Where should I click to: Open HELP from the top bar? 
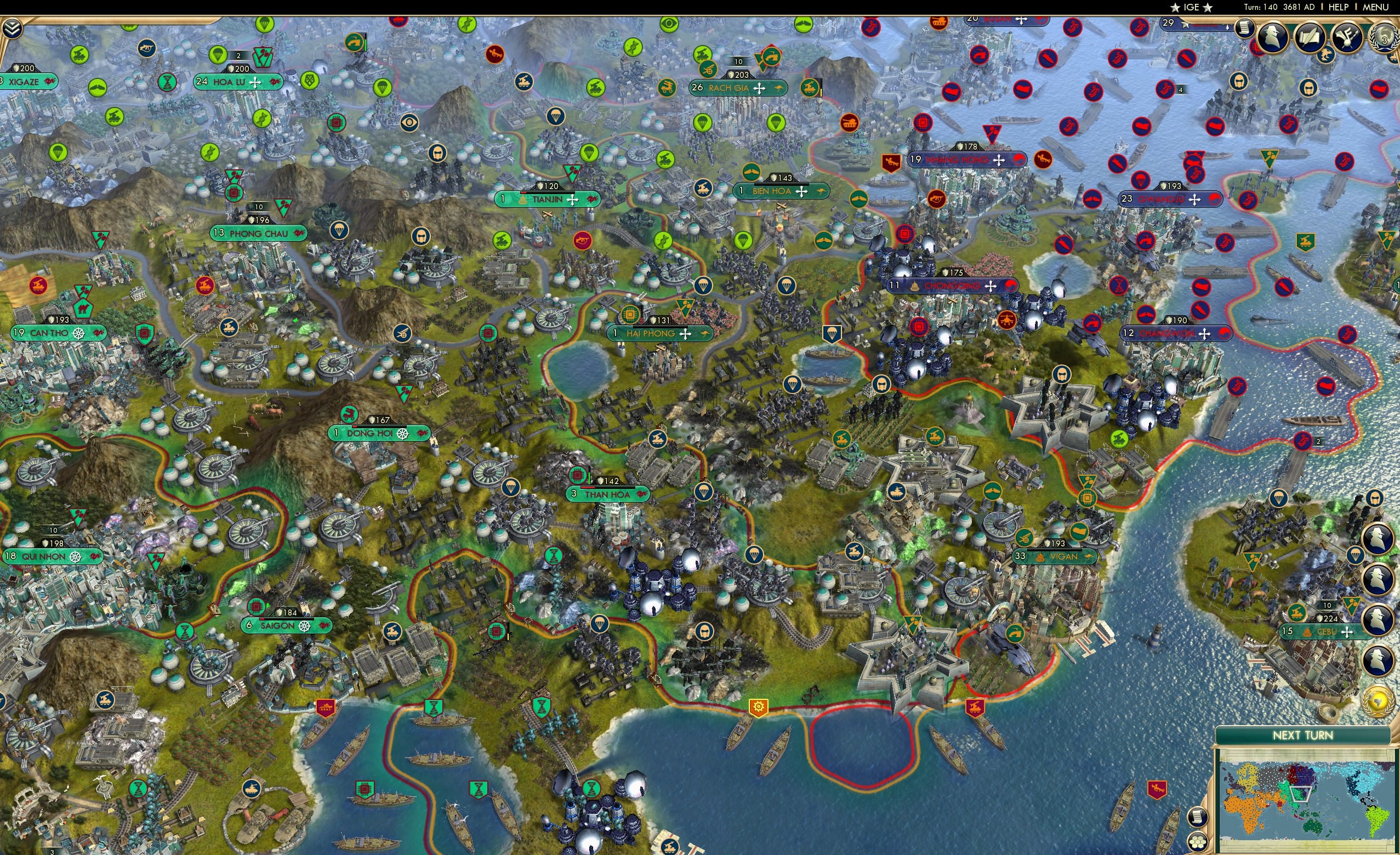(1339, 7)
